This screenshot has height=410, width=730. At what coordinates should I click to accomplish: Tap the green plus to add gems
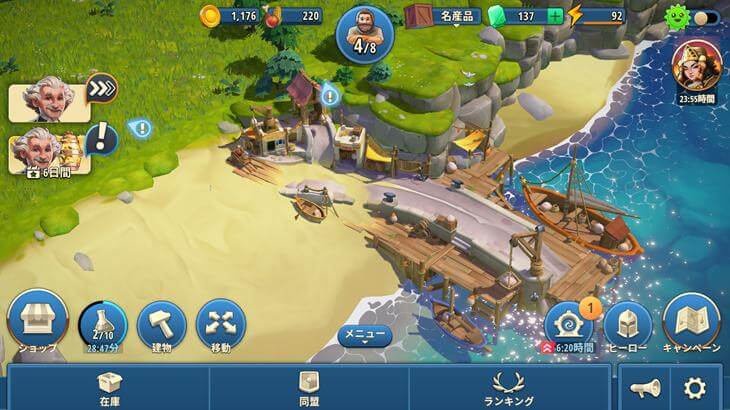click(555, 16)
